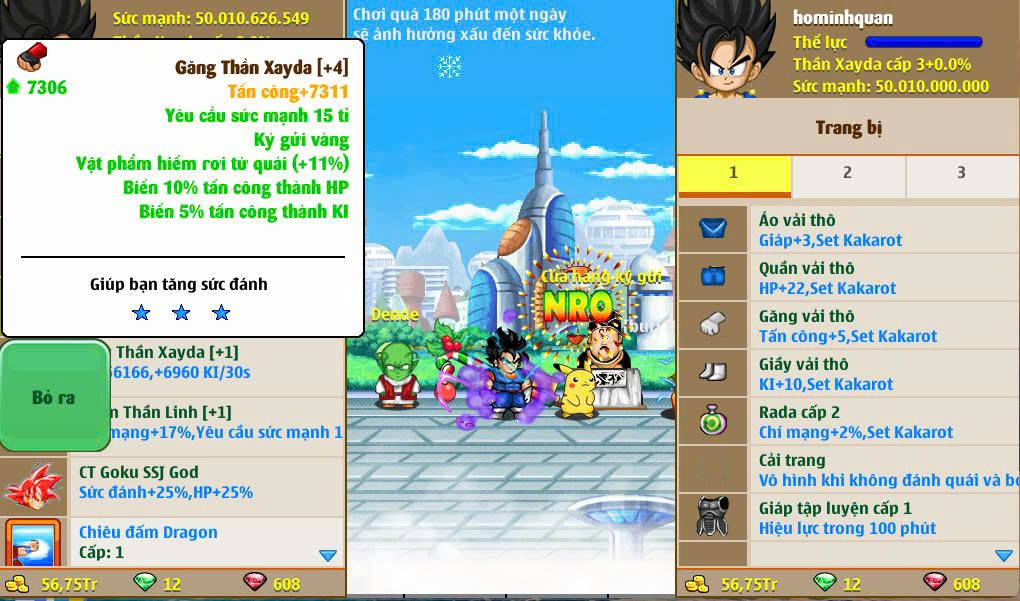This screenshot has height=601, width=1020.
Task: Select Giáp tập luyện cấp 1 armor
Action: (848, 518)
